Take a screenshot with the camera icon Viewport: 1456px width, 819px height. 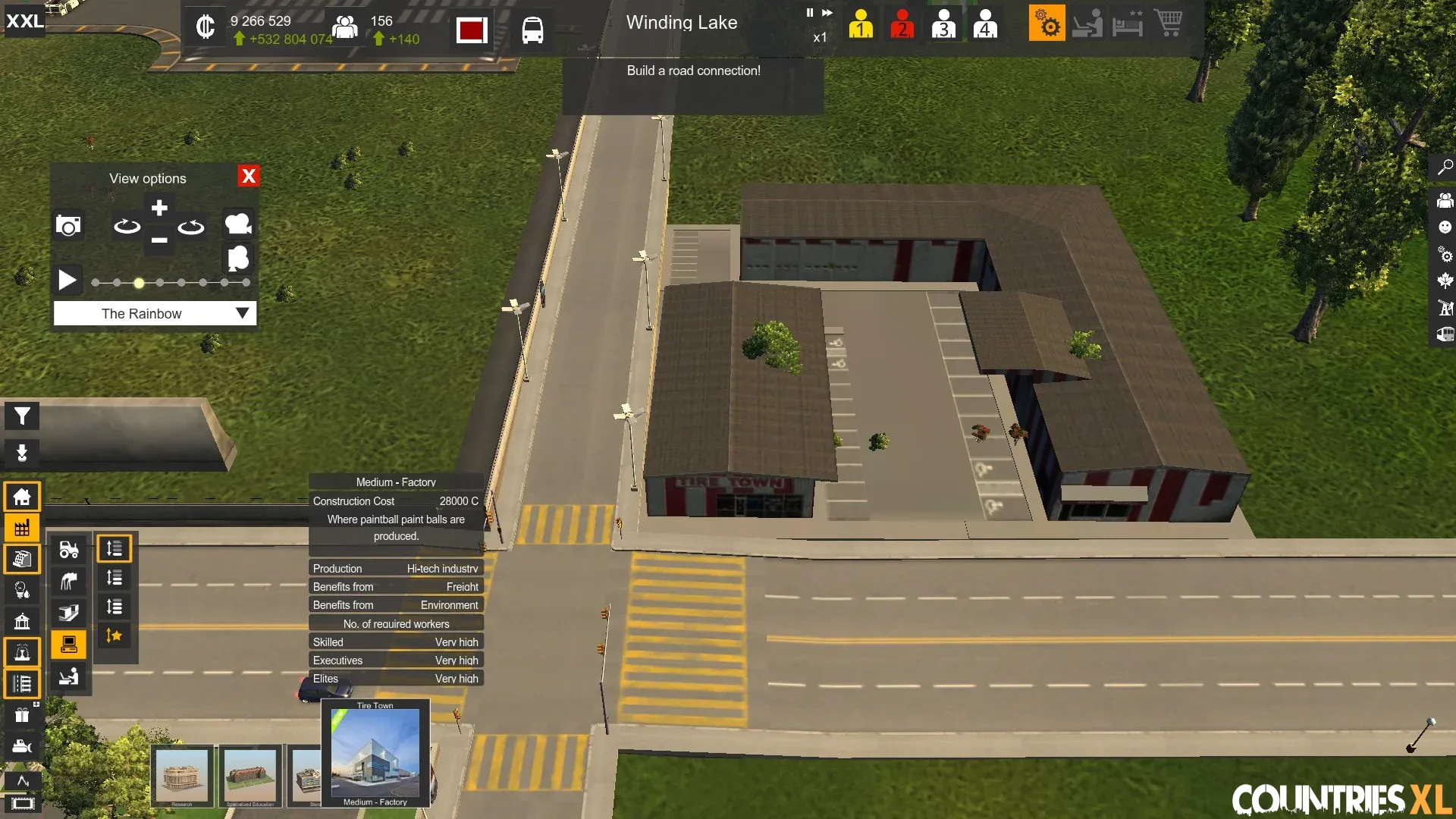tap(68, 226)
